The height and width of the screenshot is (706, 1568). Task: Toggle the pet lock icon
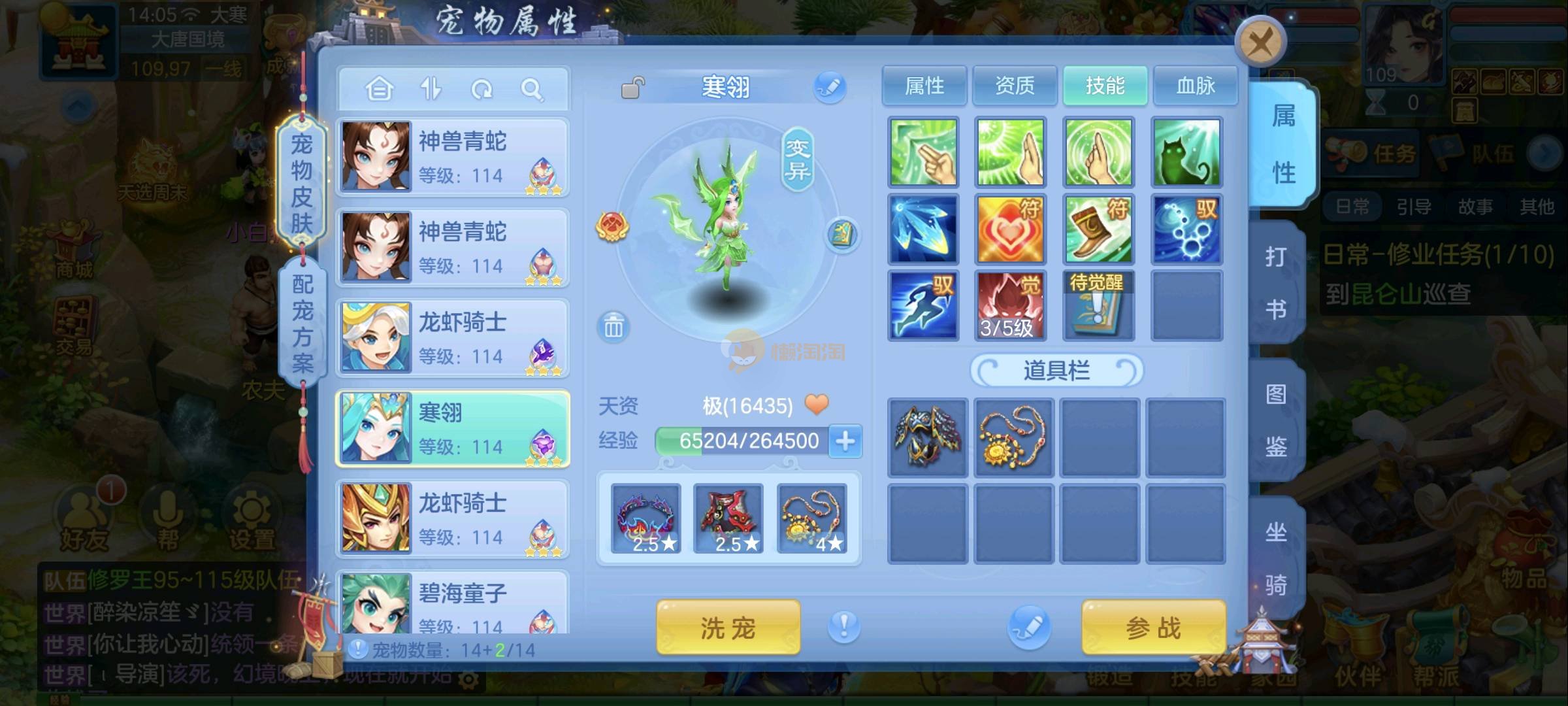pos(632,88)
